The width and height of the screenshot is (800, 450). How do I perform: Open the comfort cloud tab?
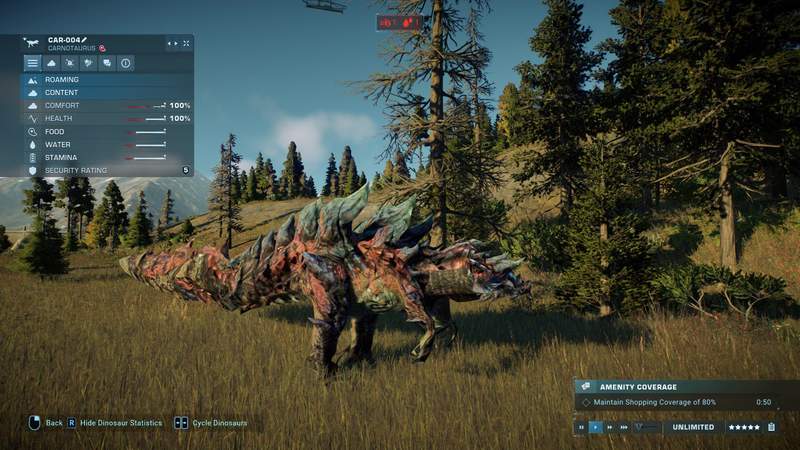pyautogui.click(x=52, y=63)
